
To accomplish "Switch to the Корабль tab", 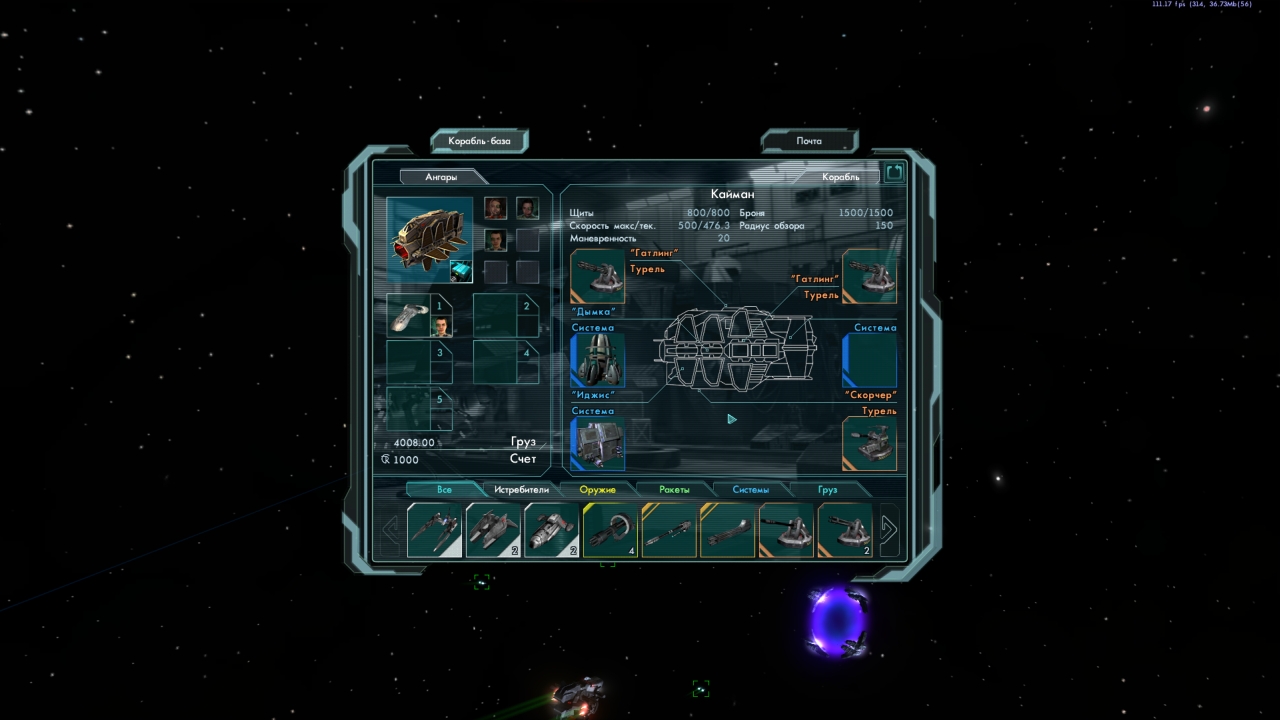I will point(840,177).
